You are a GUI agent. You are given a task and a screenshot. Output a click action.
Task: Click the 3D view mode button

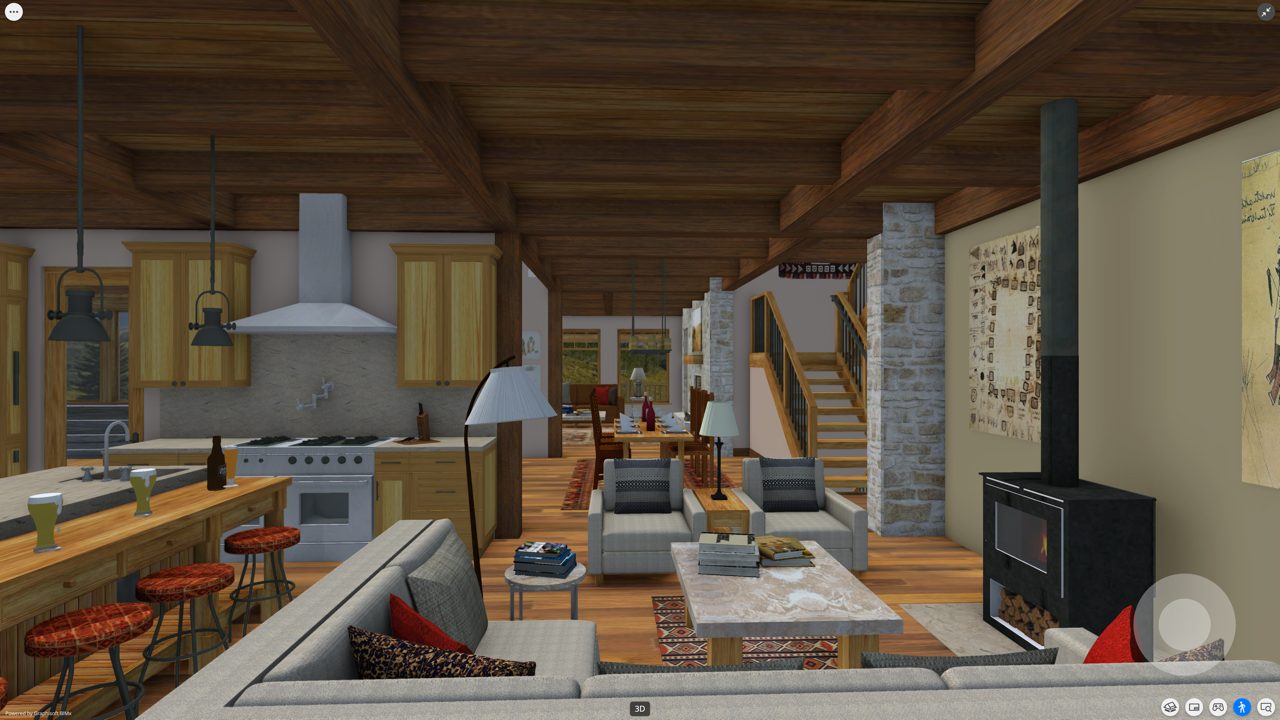point(640,708)
